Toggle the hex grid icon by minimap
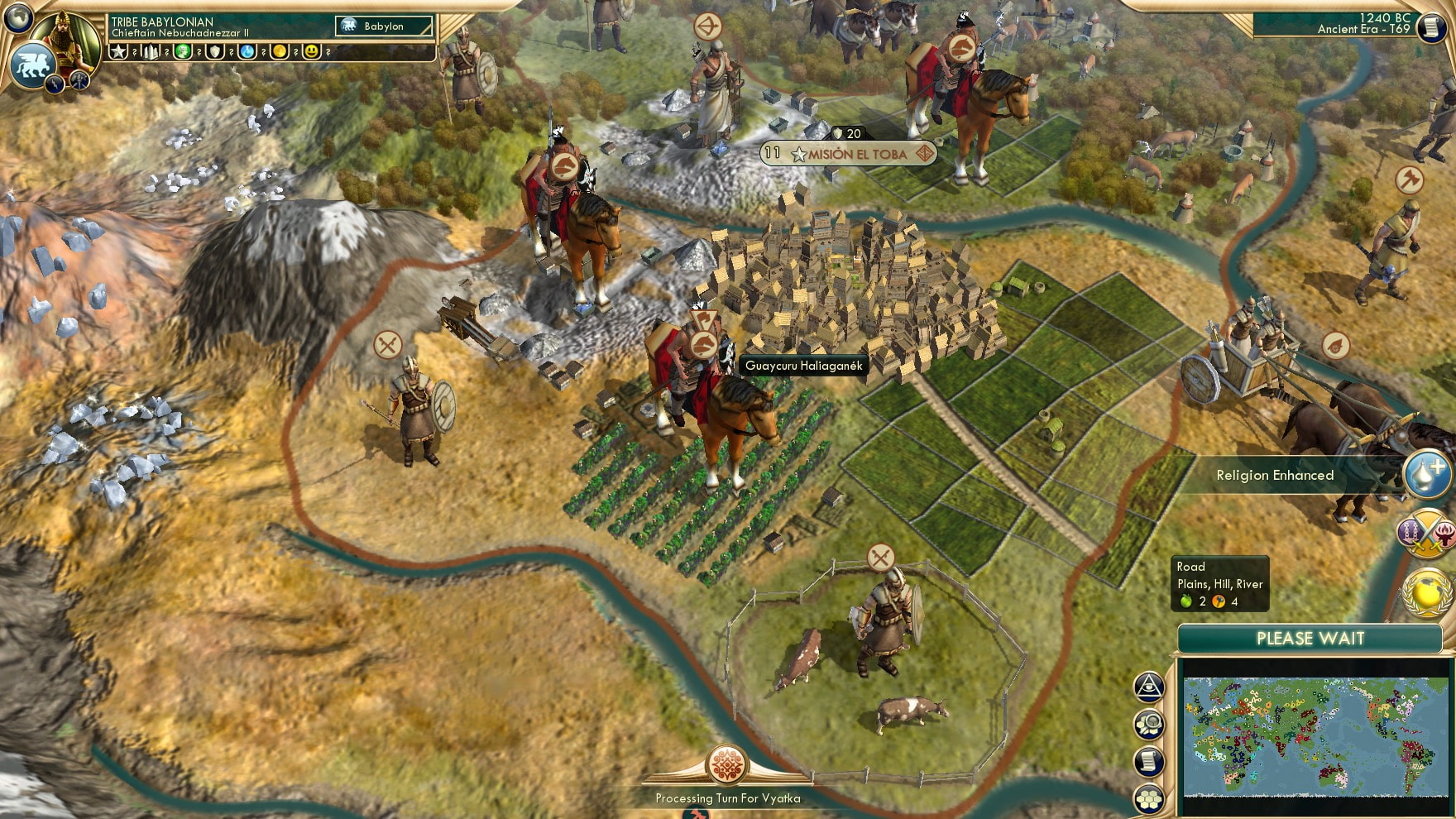Screen dimensions: 1456x819 tap(1149, 798)
